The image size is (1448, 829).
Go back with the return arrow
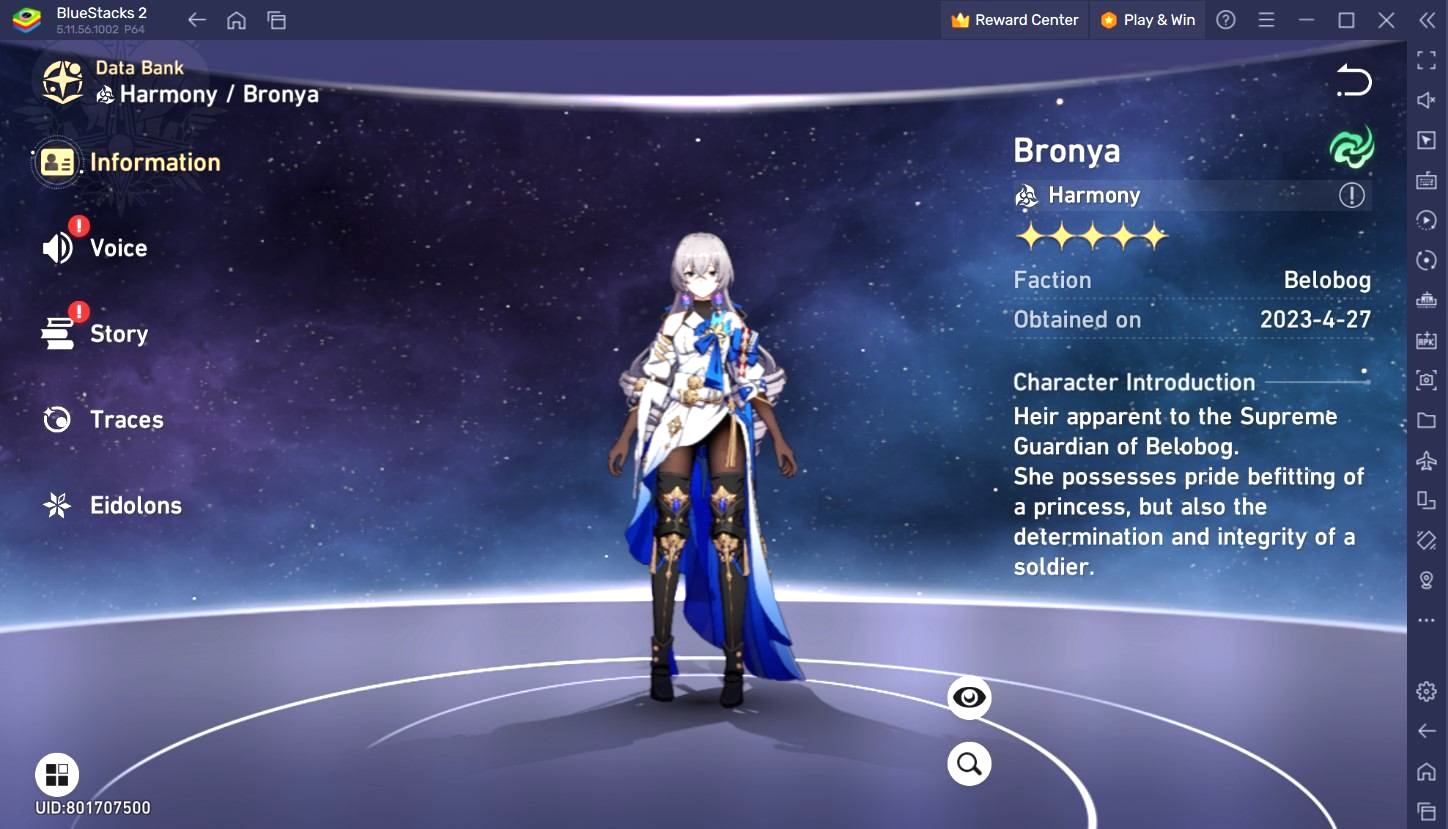pyautogui.click(x=1354, y=81)
